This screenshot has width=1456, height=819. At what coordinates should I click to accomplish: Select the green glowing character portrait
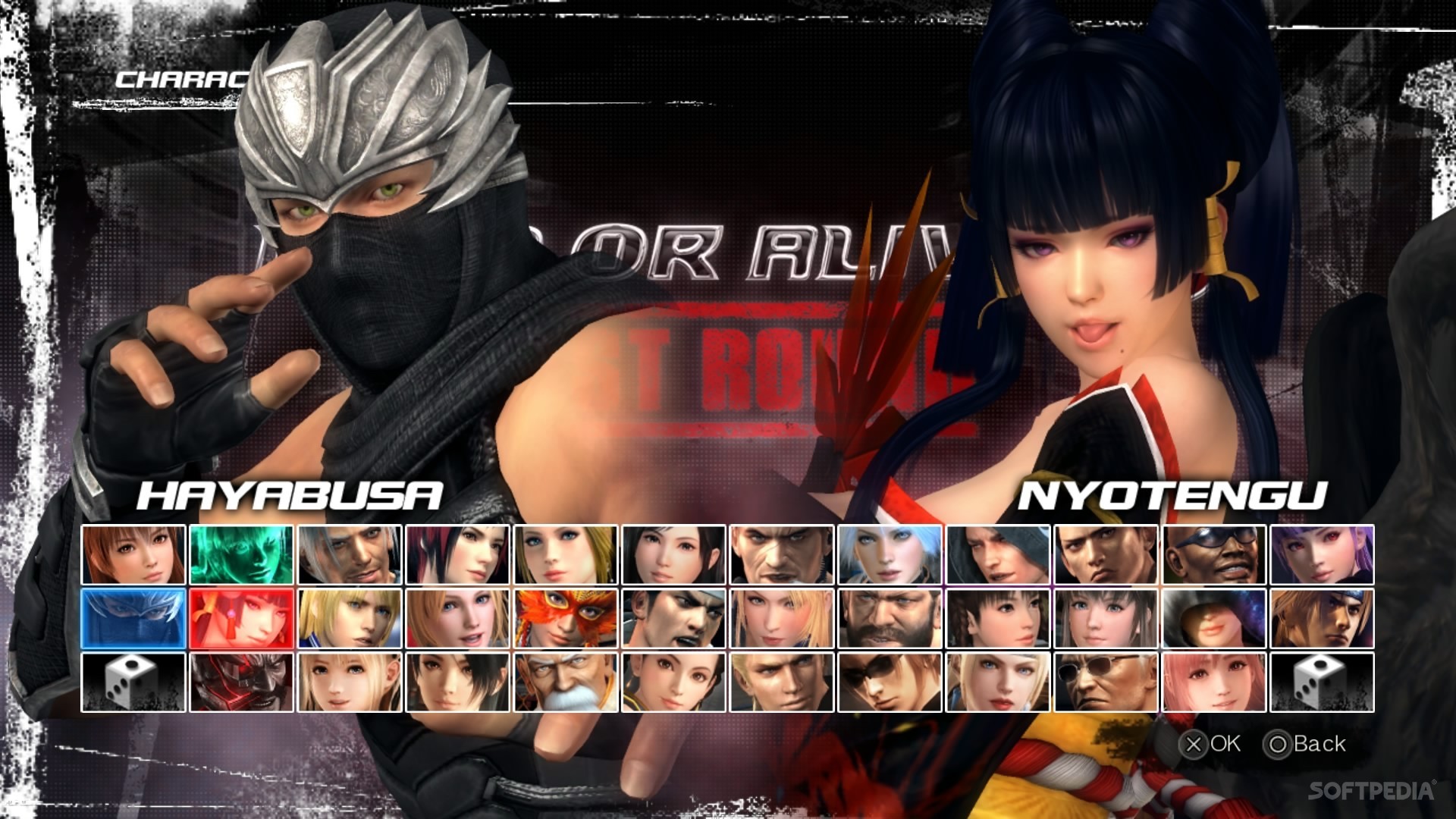(x=241, y=554)
